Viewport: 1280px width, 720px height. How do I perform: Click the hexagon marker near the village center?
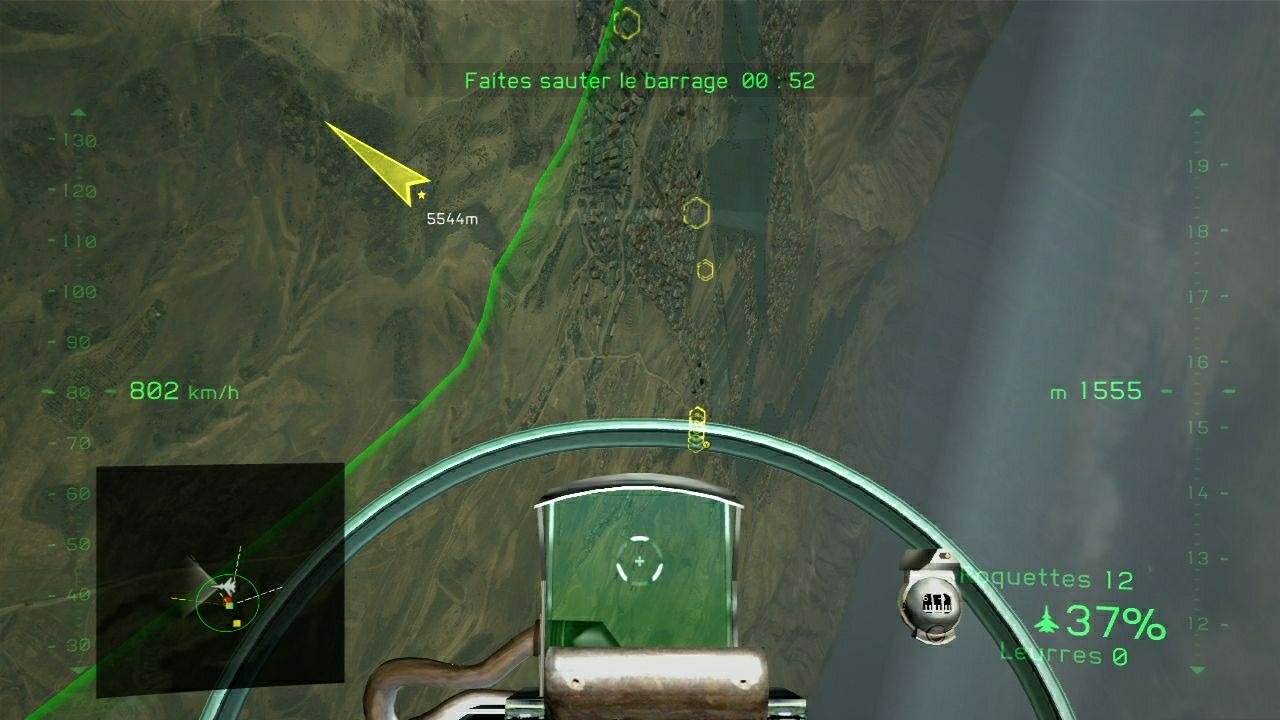pyautogui.click(x=695, y=213)
